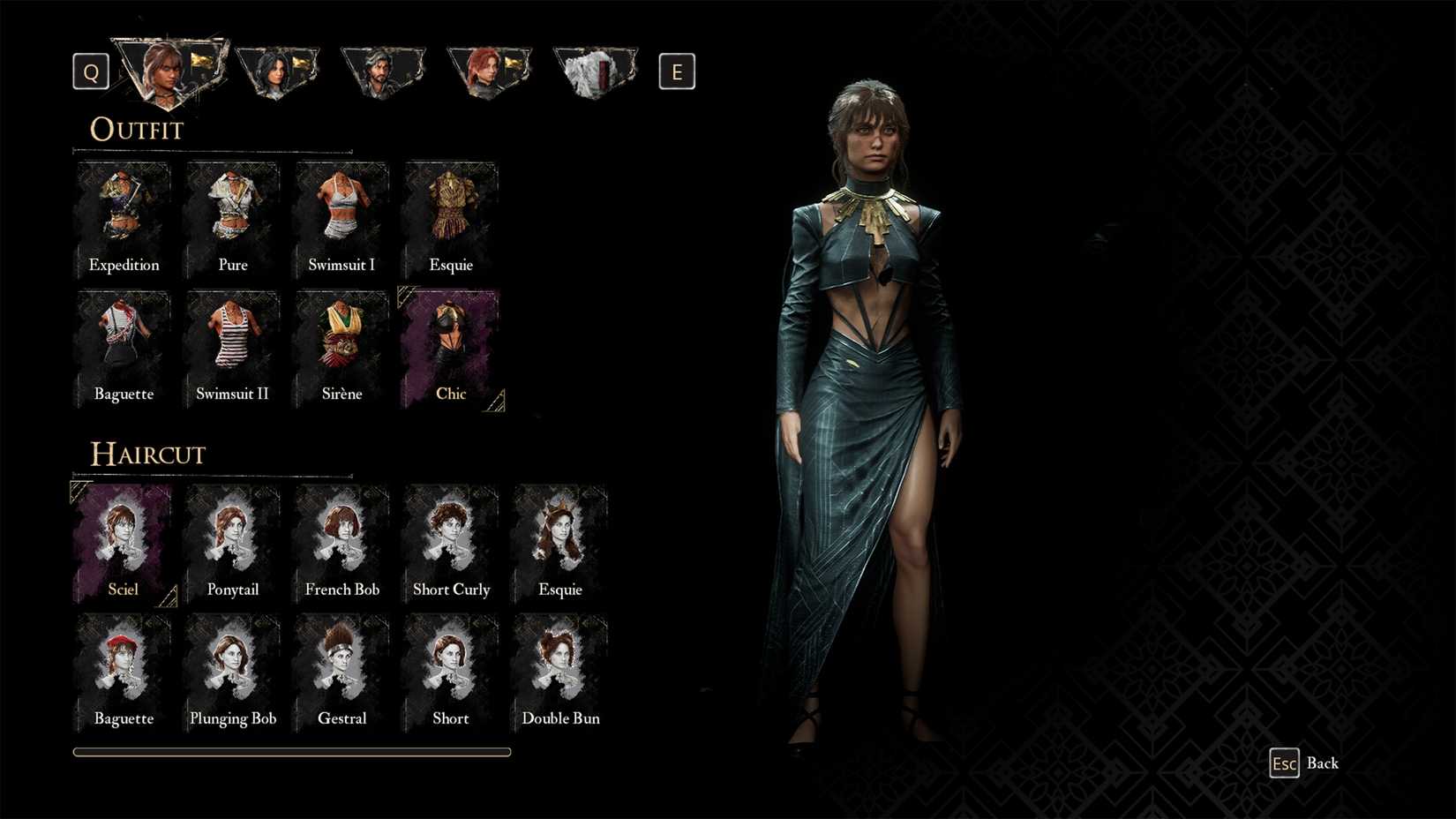The height and width of the screenshot is (819, 1456).
Task: Pick the French Bob haircut
Action: point(341,545)
